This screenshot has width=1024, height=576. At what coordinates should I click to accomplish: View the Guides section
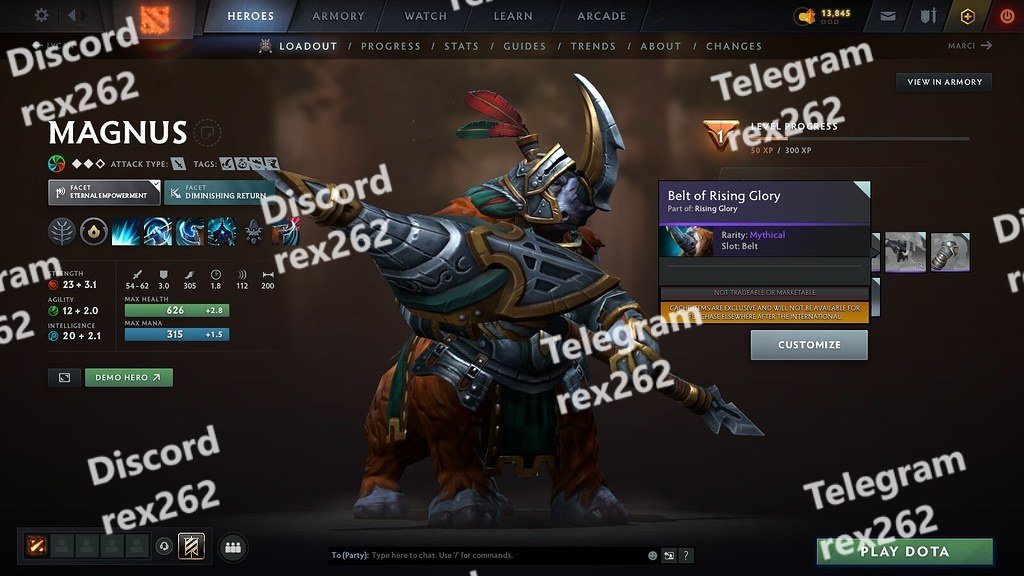click(524, 46)
